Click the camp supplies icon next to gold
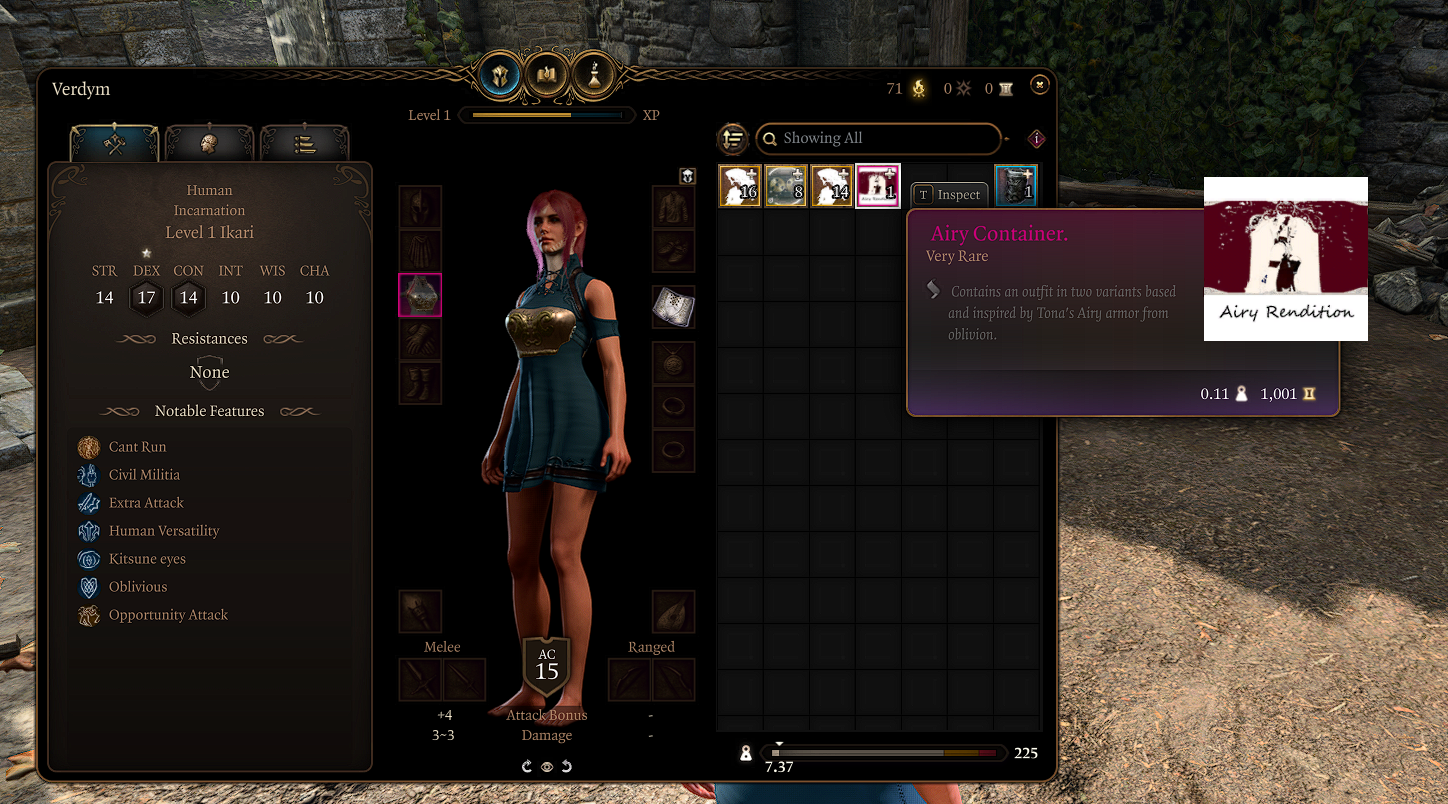This screenshot has width=1448, height=804. [x=917, y=88]
